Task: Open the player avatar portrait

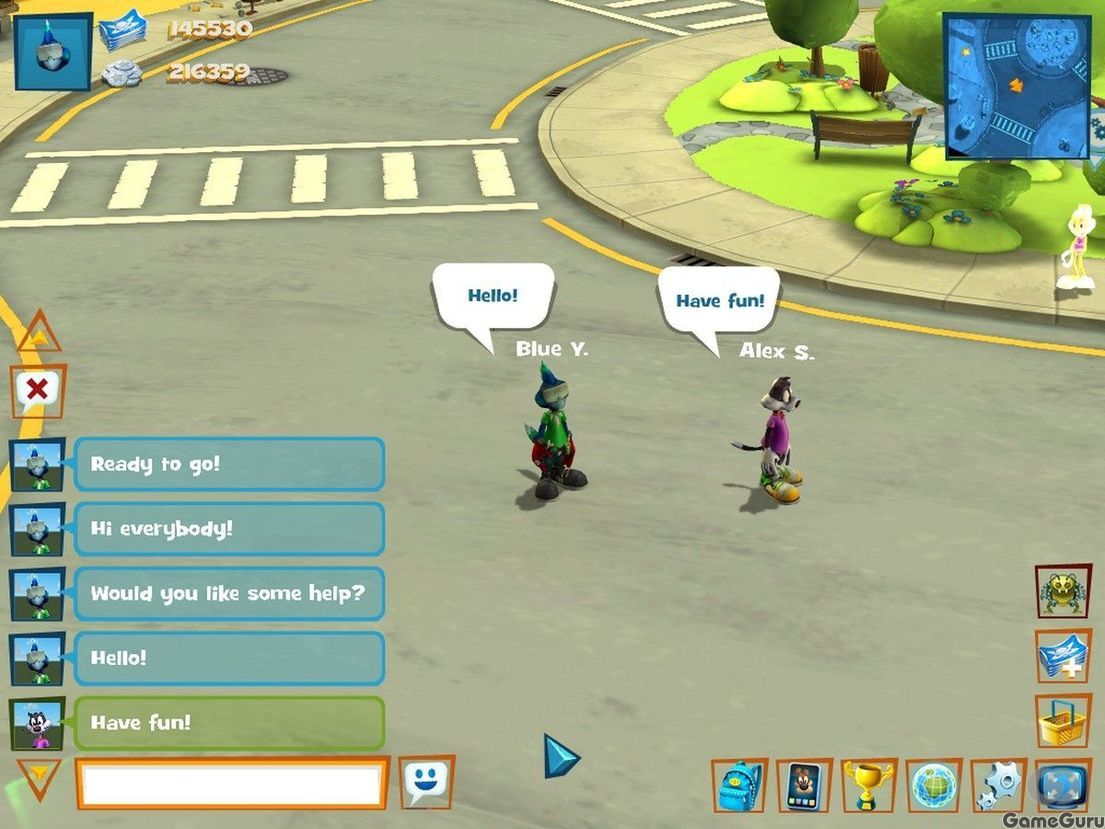Action: pyautogui.click(x=53, y=51)
